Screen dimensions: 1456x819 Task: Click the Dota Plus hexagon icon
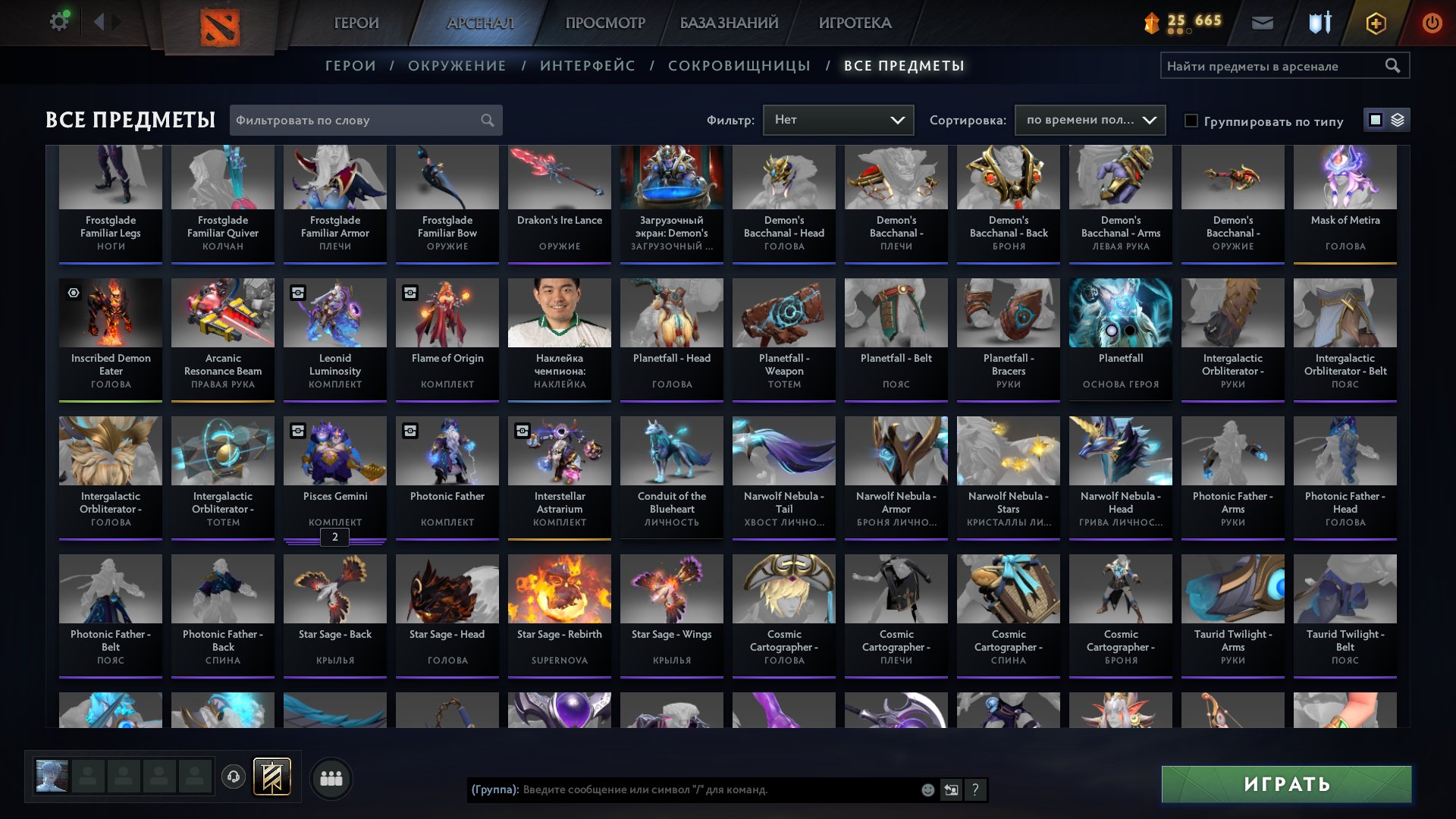[x=1374, y=23]
